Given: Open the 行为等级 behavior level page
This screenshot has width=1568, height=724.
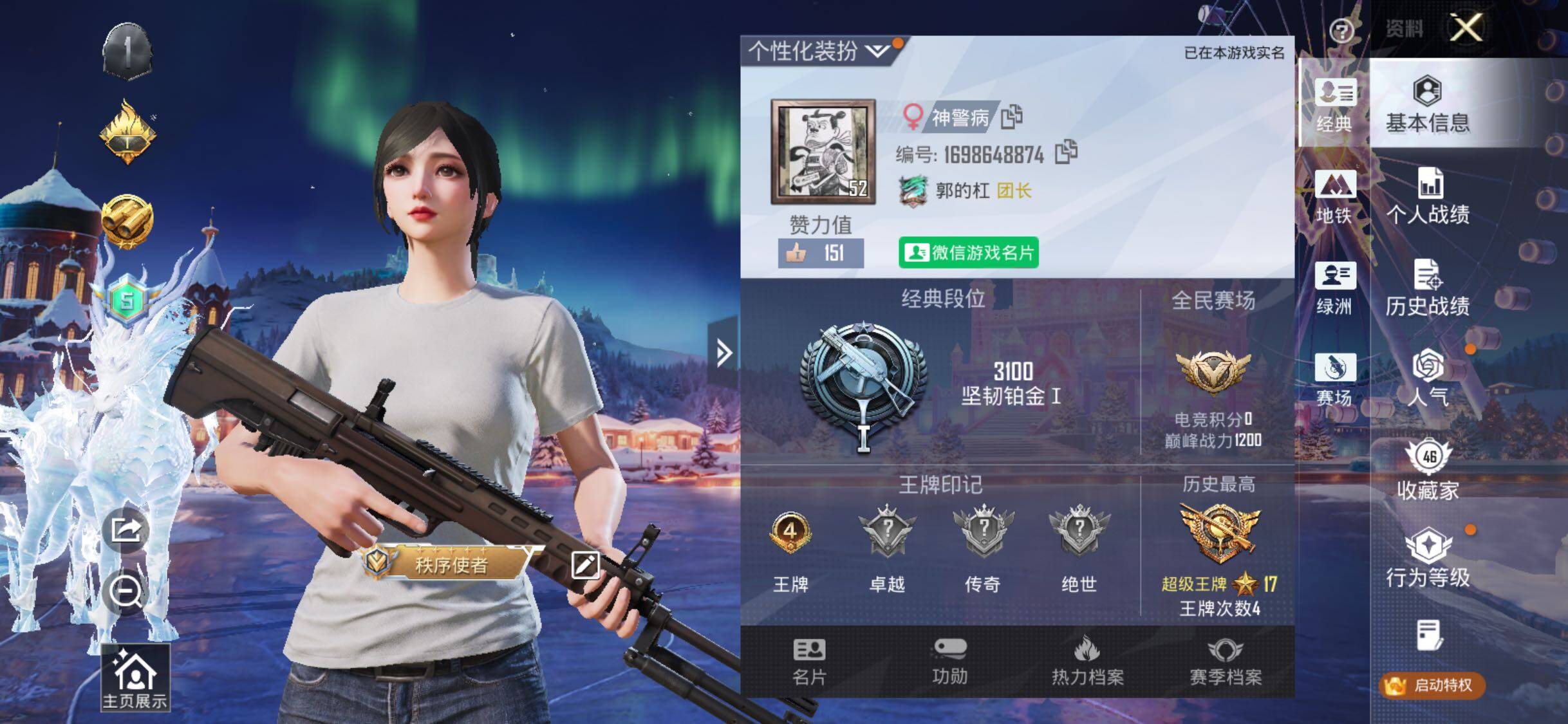Looking at the screenshot, I should [x=1428, y=559].
